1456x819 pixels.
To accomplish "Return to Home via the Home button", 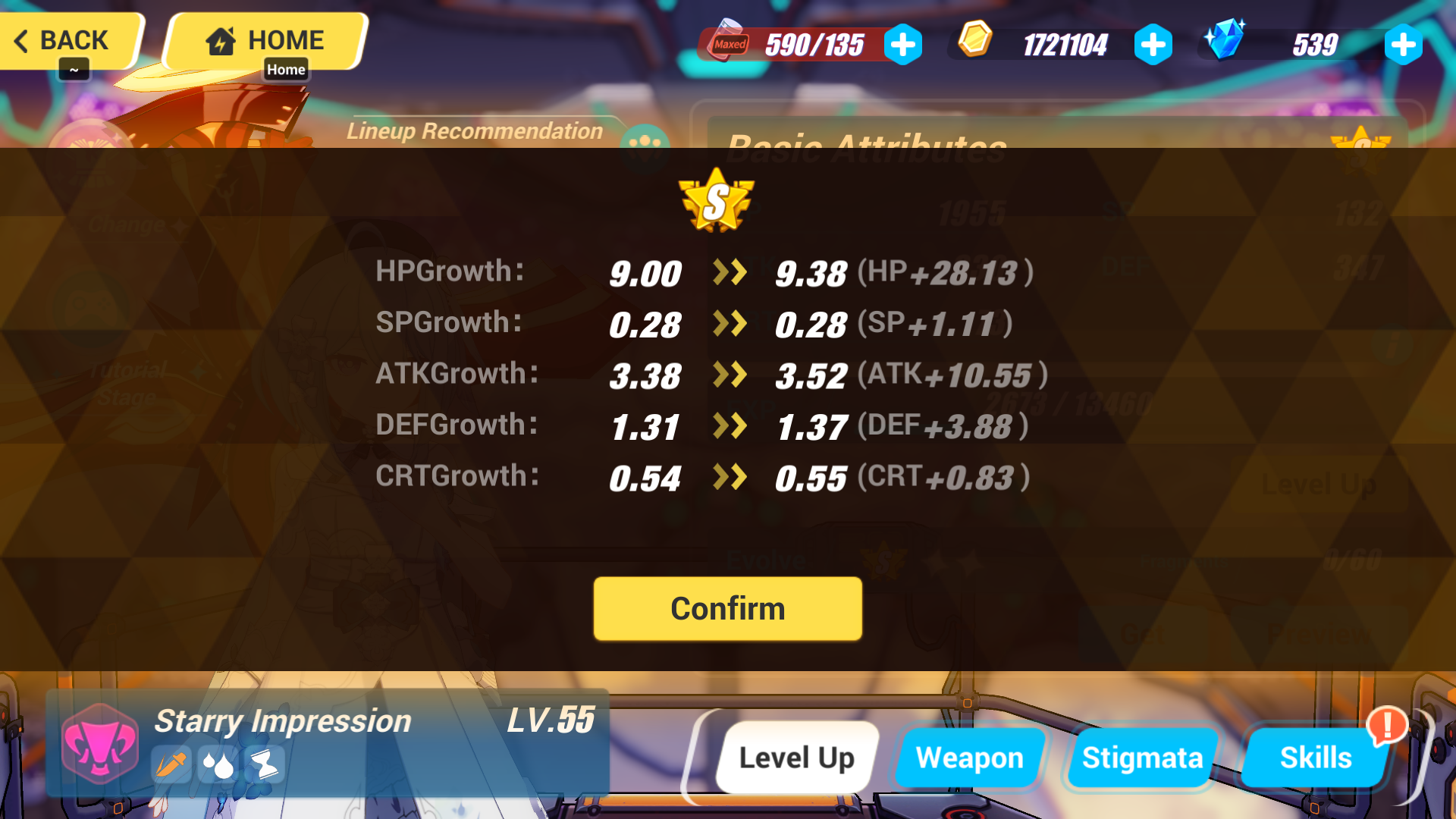I will (265, 39).
